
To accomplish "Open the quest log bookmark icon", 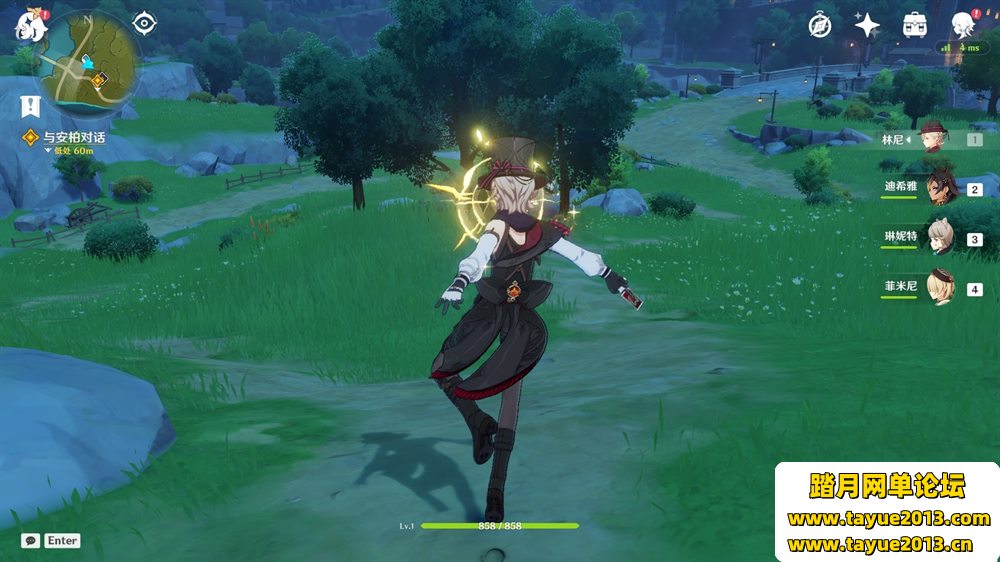I will coord(30,103).
